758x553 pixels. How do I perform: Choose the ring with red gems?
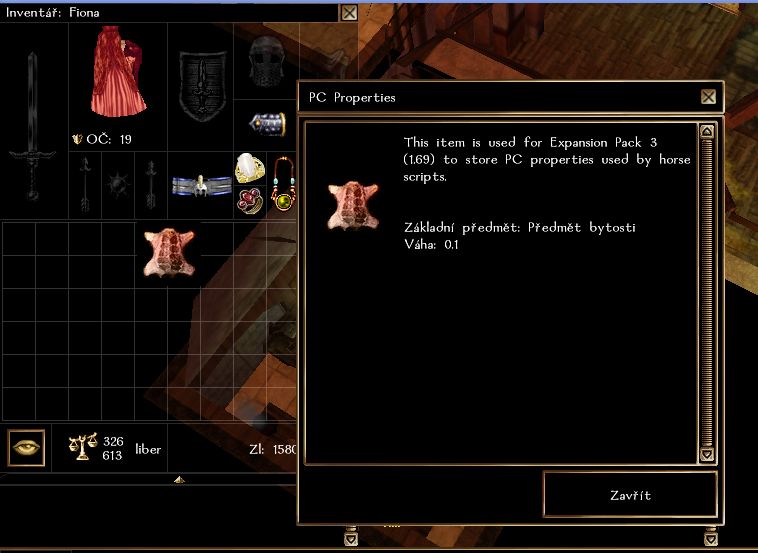click(248, 199)
